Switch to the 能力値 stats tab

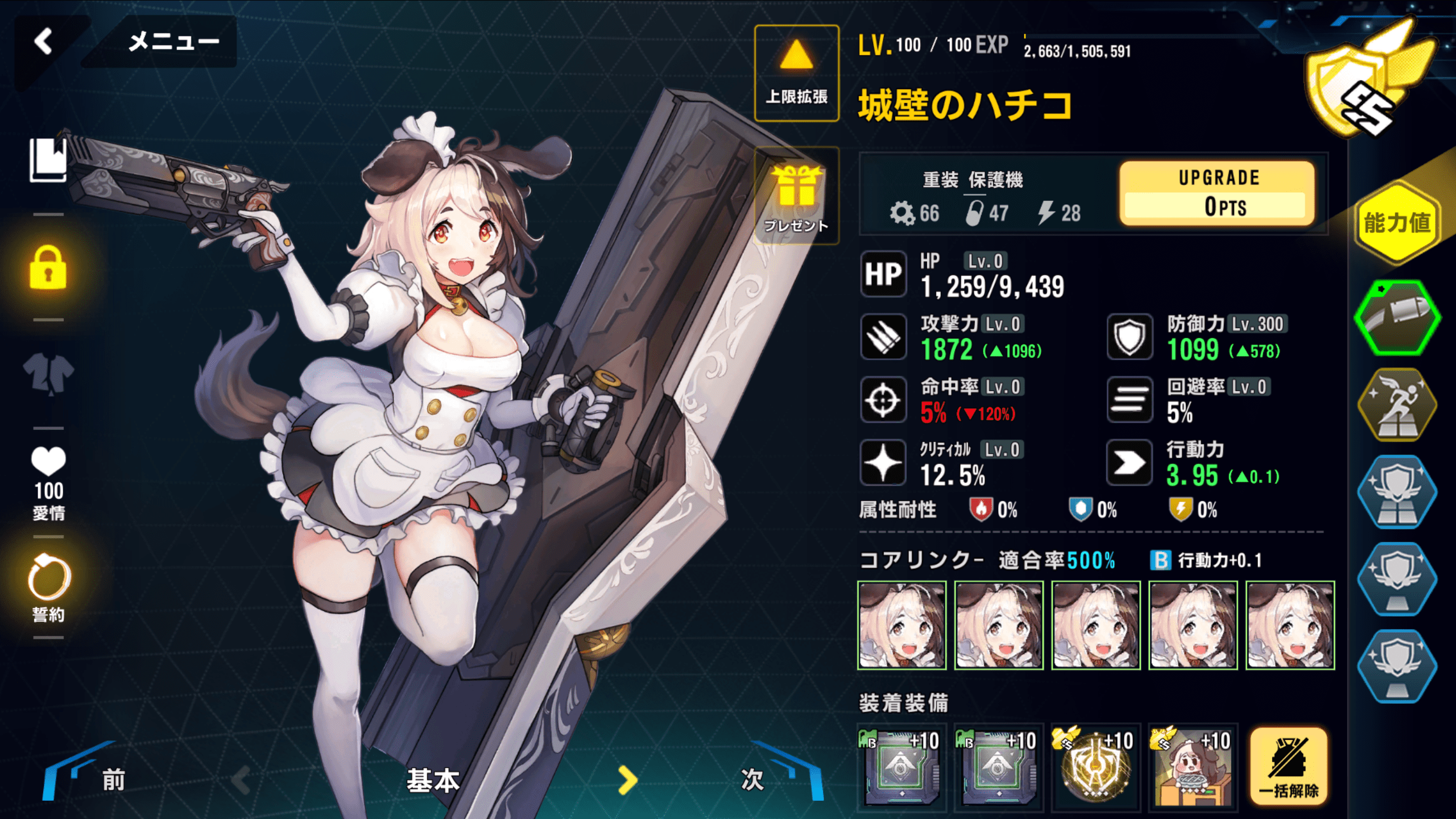1397,223
